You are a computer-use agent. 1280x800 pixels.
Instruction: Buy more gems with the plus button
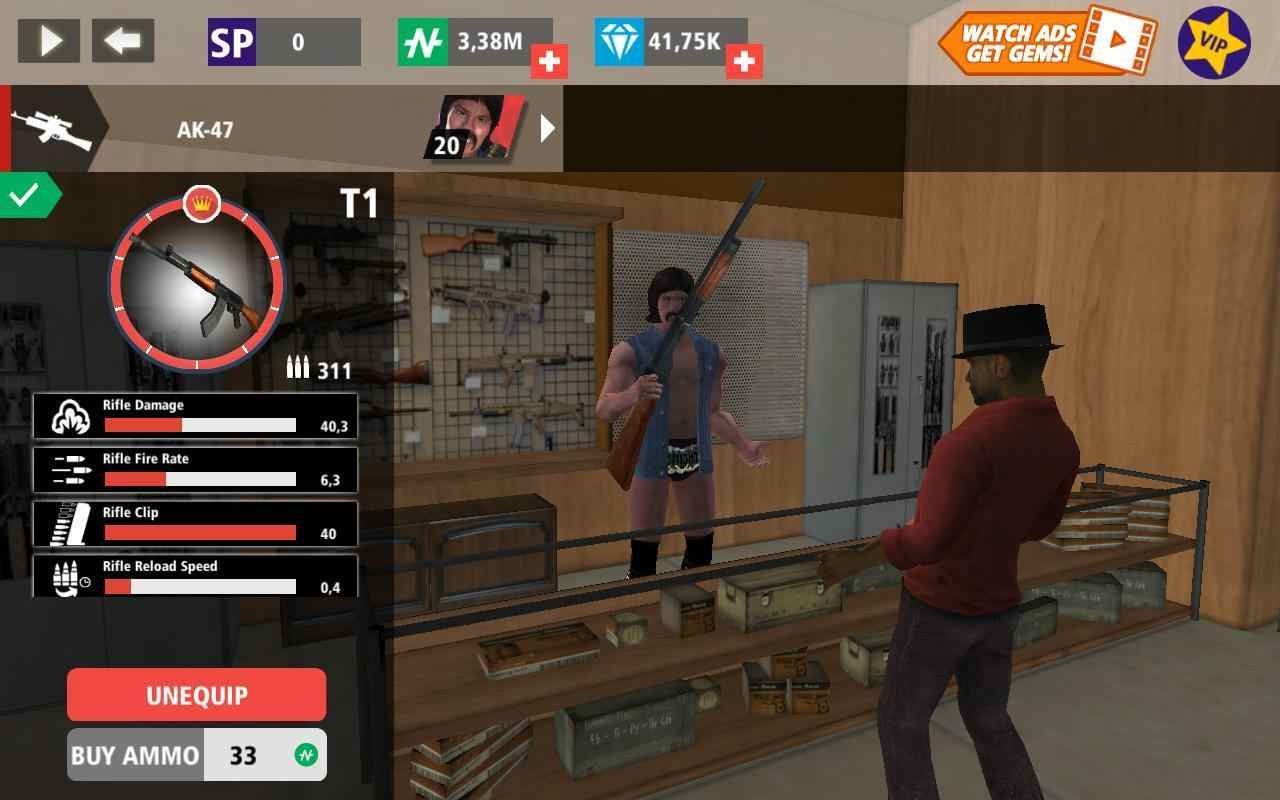[x=743, y=62]
